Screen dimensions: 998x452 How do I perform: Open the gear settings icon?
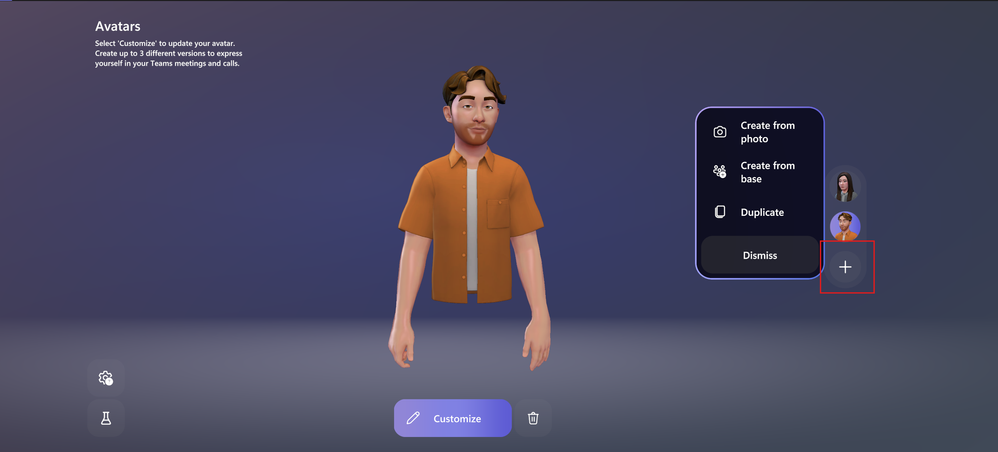coord(106,378)
